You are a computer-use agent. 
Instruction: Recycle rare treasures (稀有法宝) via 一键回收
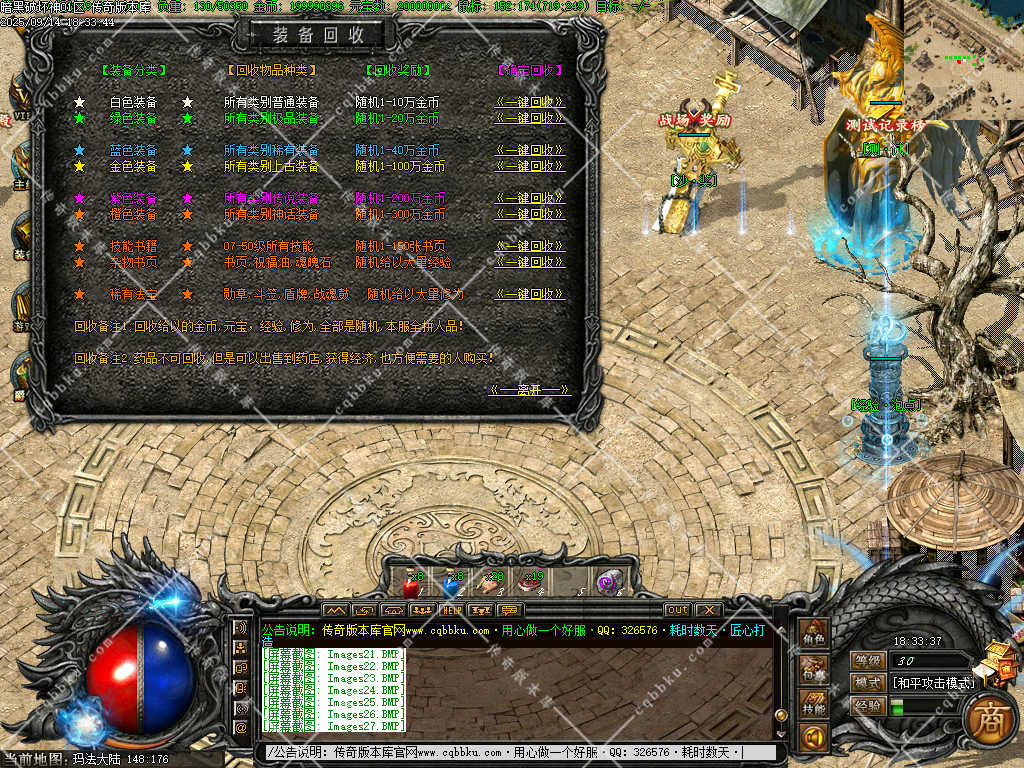530,294
